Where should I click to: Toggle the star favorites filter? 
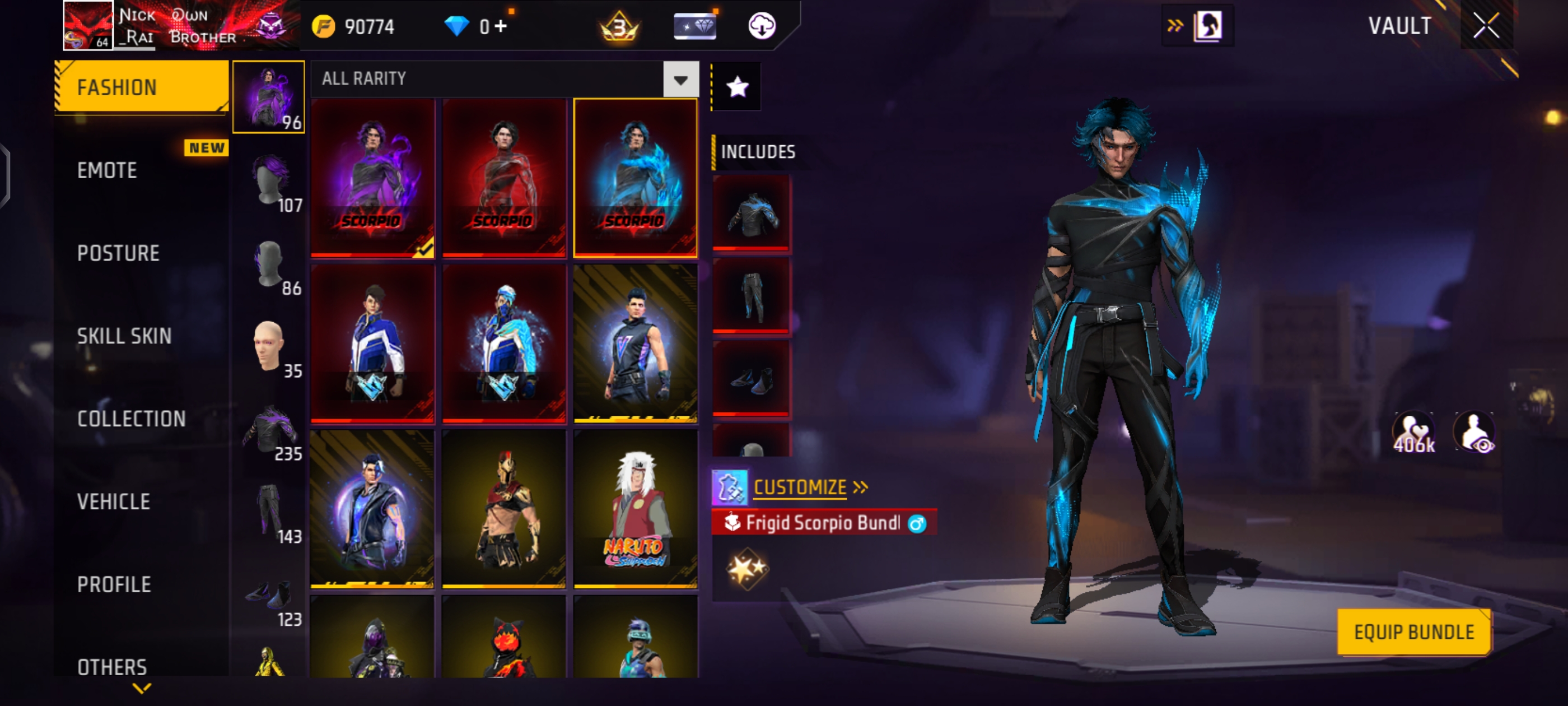point(737,87)
